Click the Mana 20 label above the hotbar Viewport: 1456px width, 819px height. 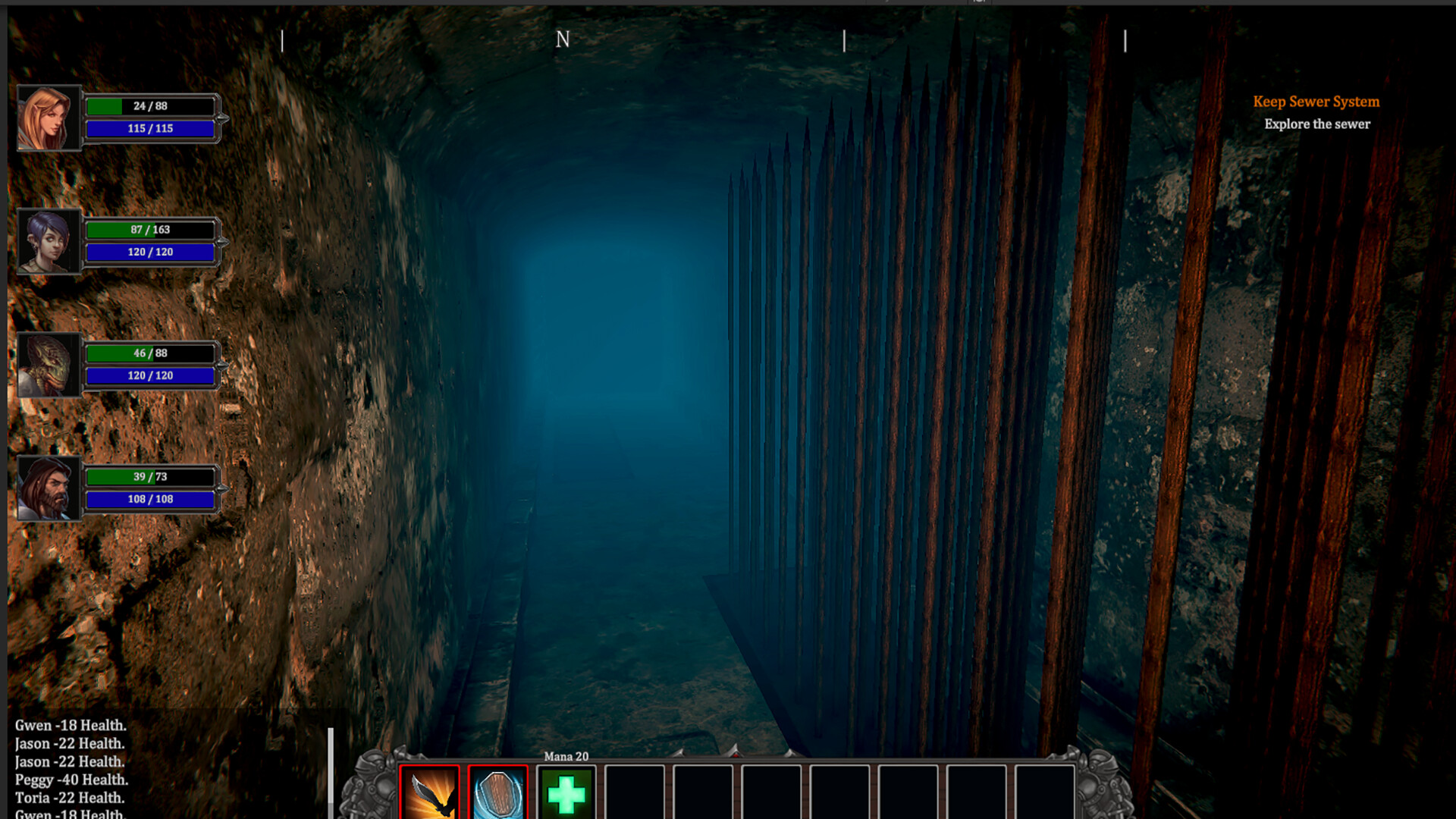[x=566, y=756]
